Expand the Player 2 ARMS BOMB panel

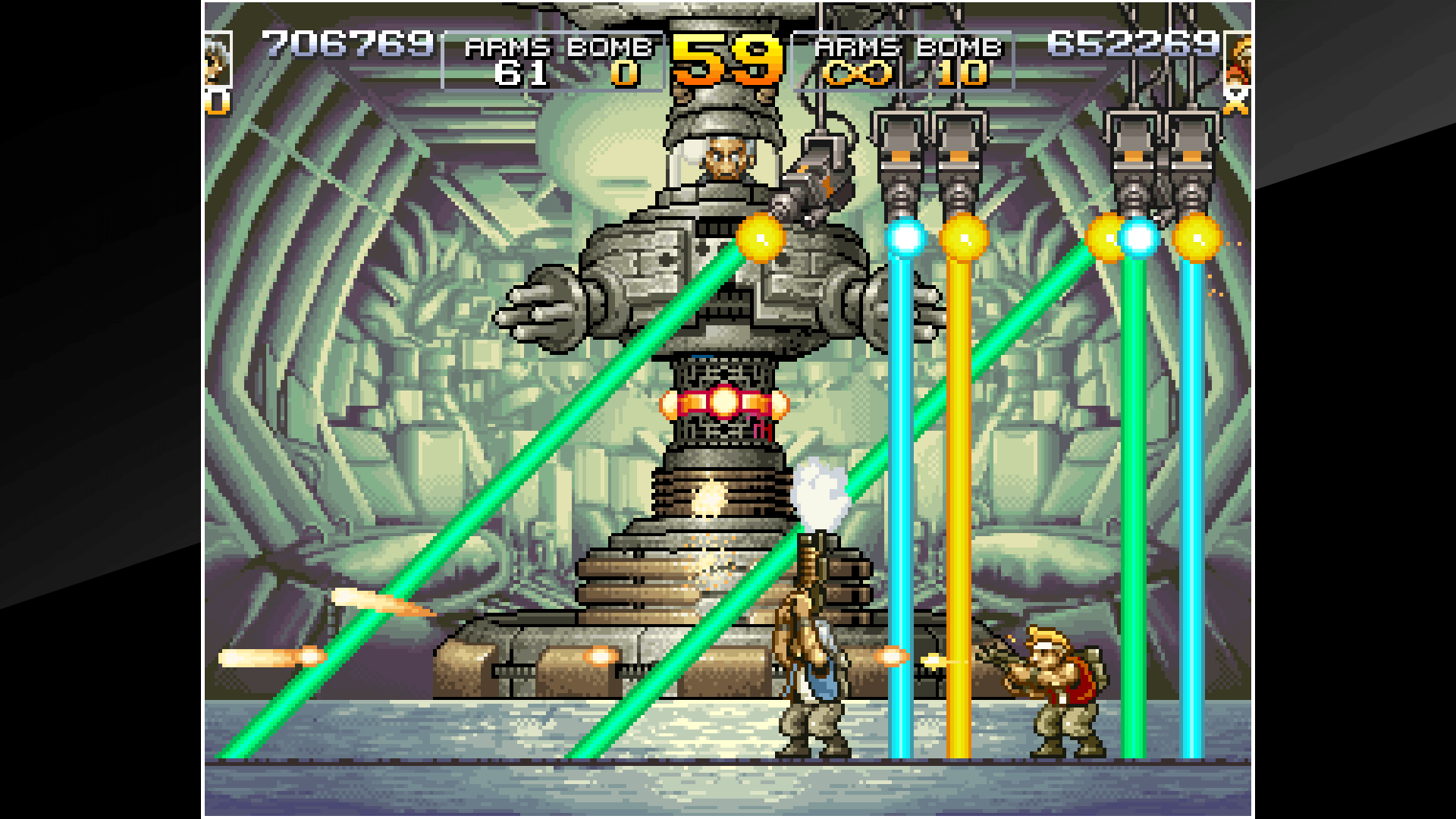pyautogui.click(x=906, y=59)
